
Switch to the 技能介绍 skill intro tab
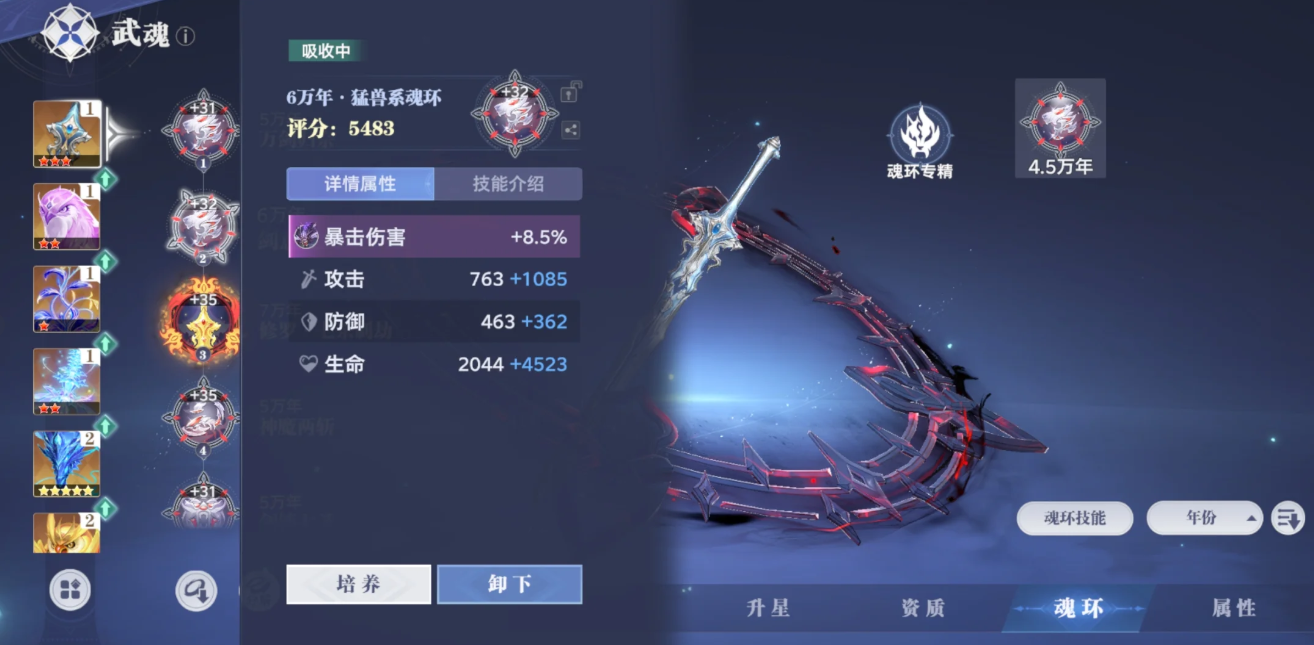508,184
